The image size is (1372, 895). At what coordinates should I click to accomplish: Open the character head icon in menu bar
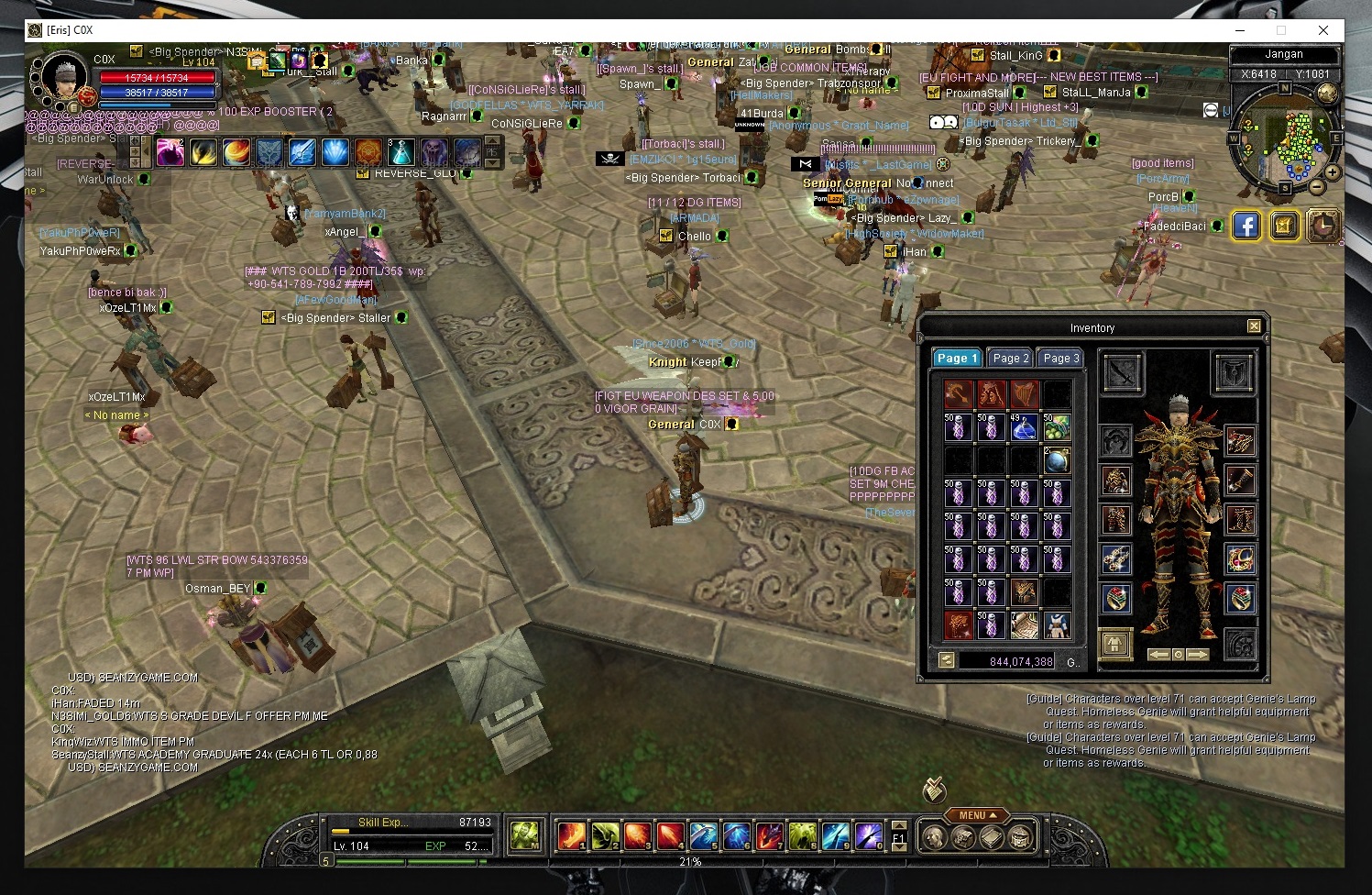click(934, 836)
